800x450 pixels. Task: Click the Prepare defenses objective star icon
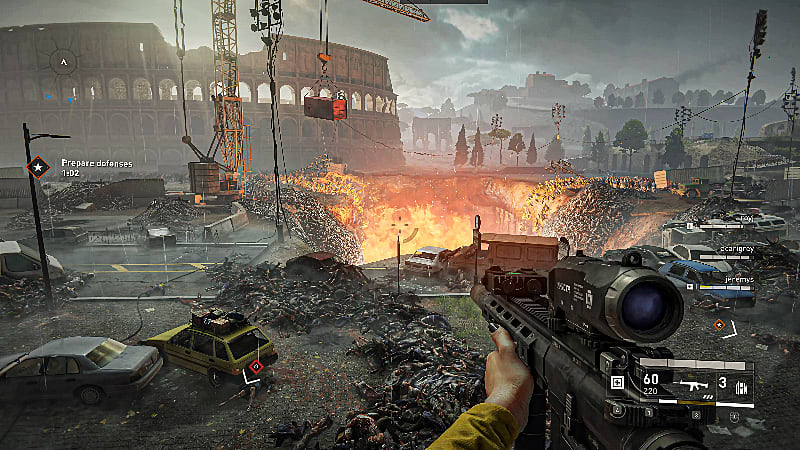38,166
